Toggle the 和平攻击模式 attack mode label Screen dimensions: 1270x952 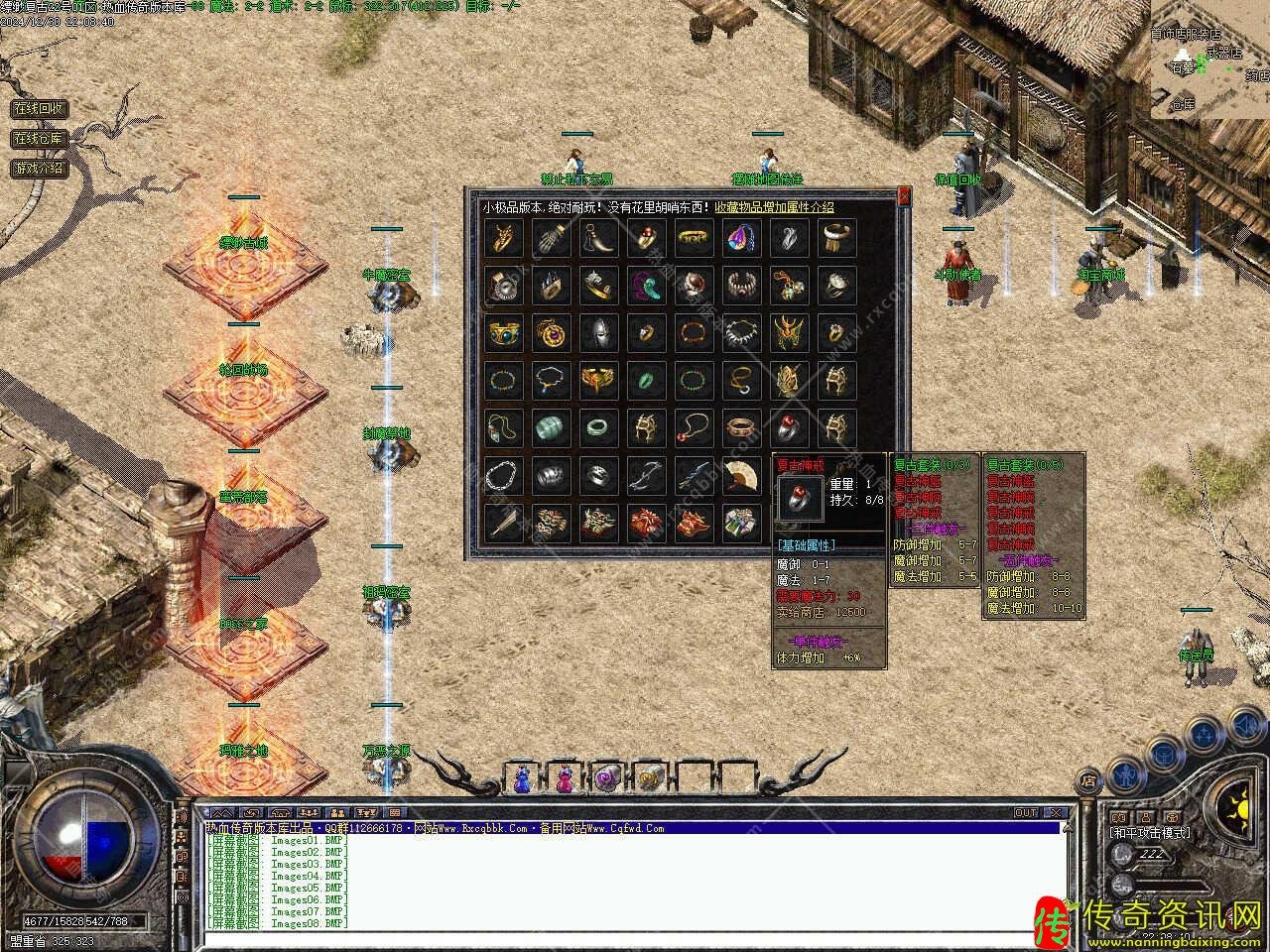1151,833
